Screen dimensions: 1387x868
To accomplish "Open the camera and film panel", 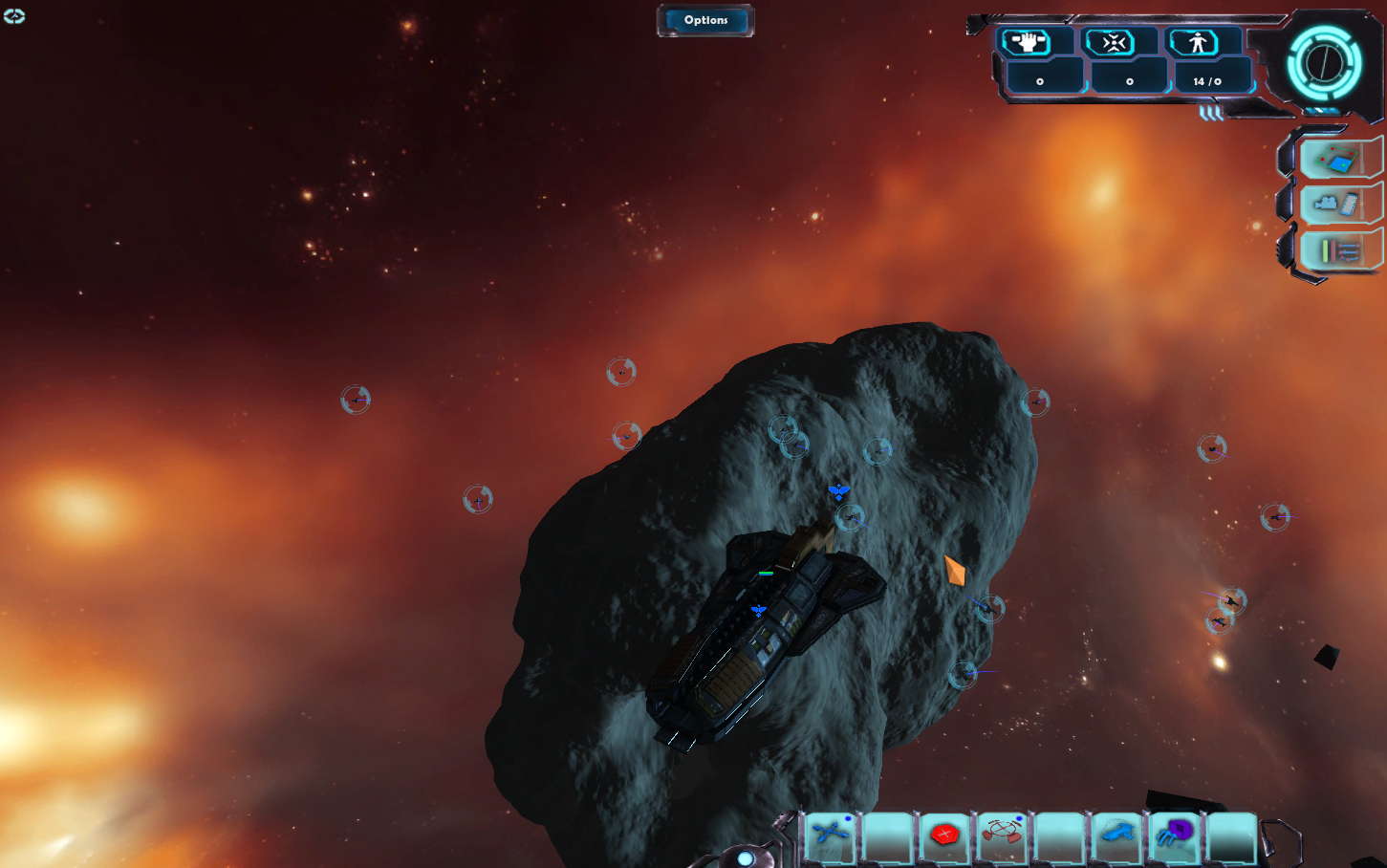I will [1338, 204].
